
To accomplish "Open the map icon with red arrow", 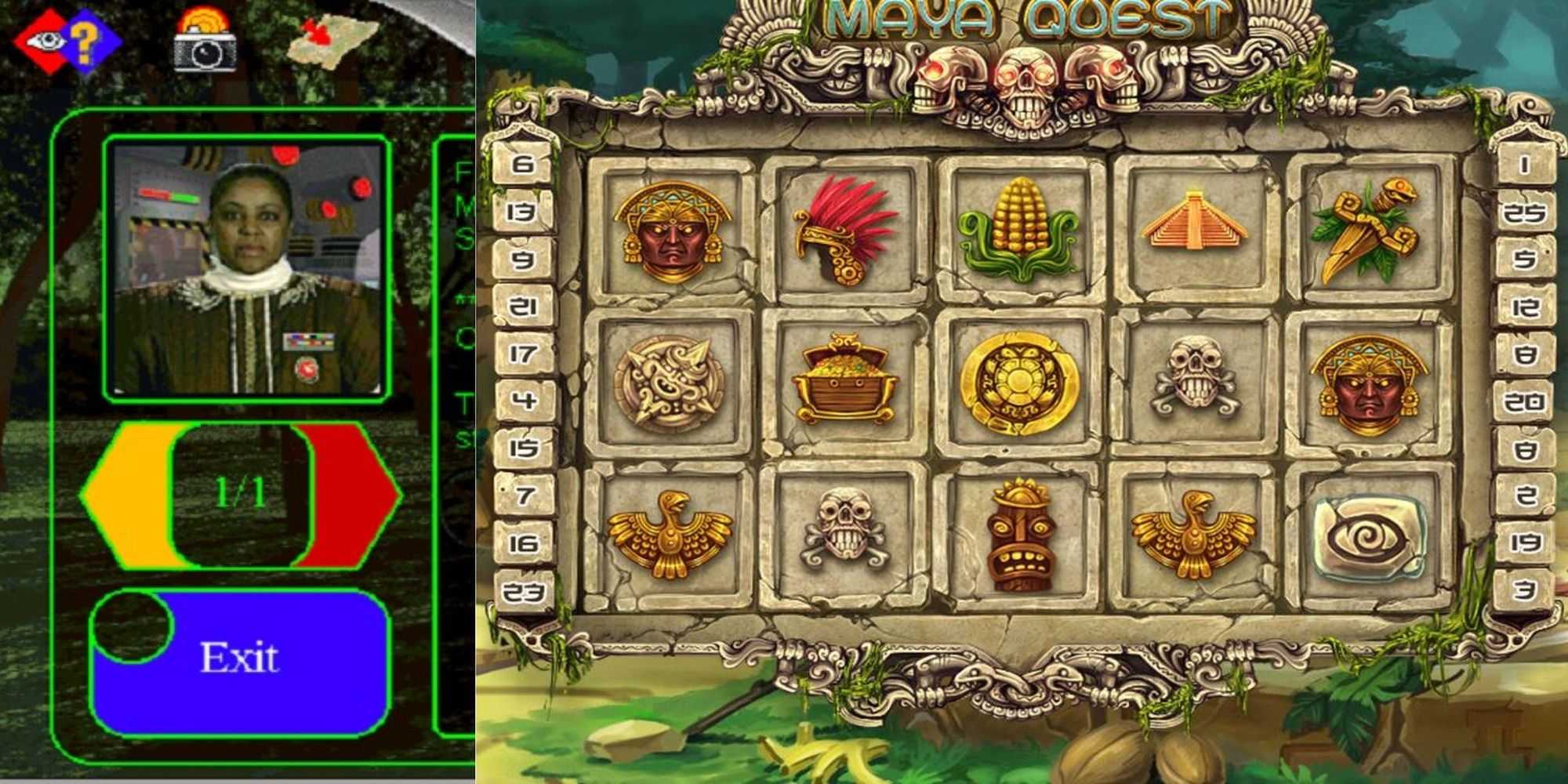I will pos(329,39).
